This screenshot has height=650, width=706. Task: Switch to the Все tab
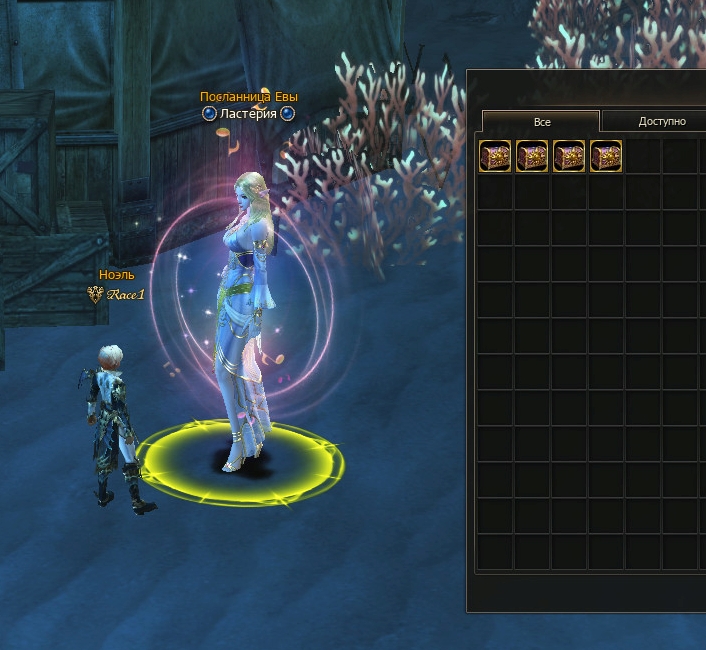541,122
